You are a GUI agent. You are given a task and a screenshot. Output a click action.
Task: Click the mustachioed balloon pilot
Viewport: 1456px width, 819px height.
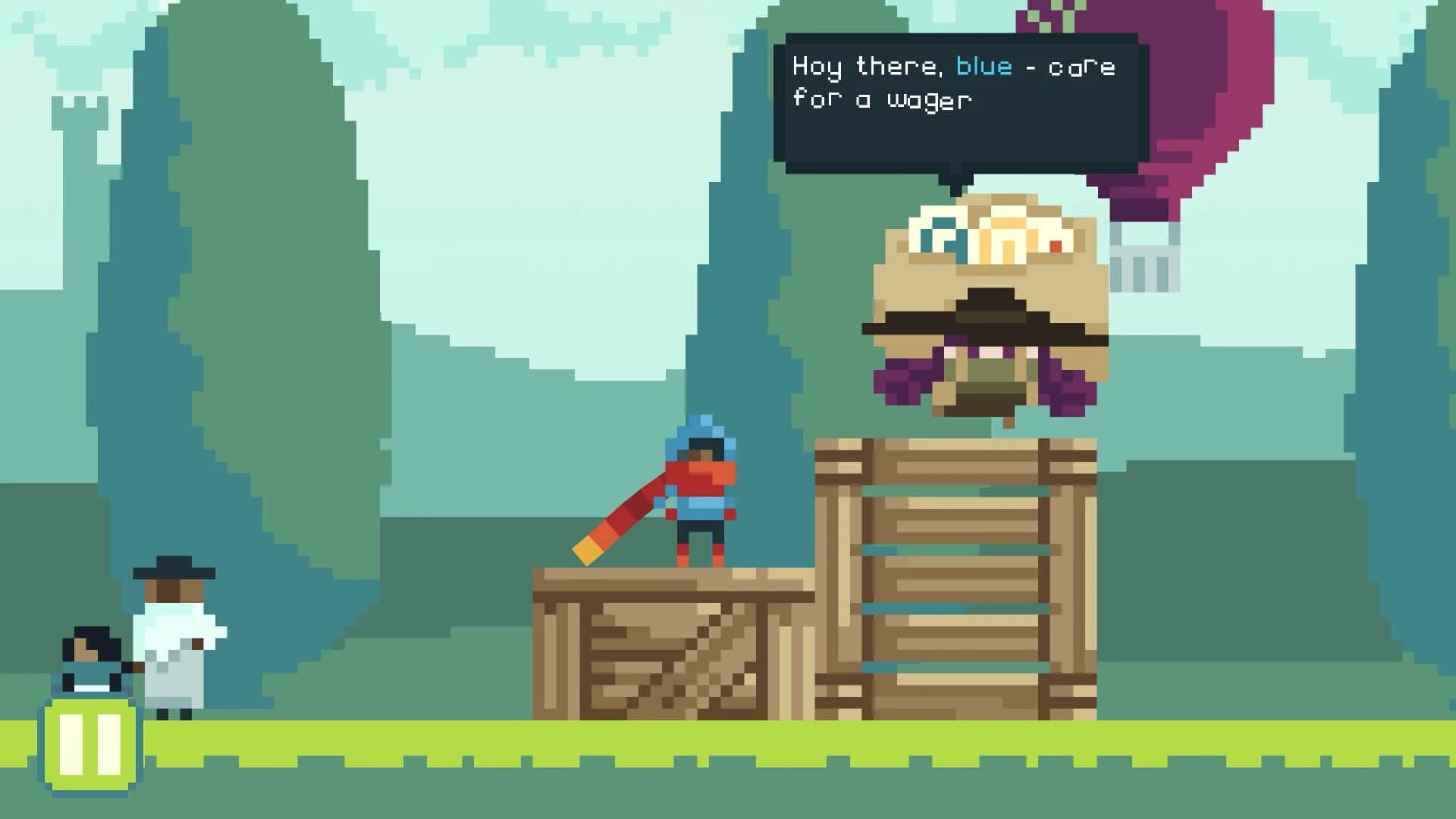[x=986, y=303]
